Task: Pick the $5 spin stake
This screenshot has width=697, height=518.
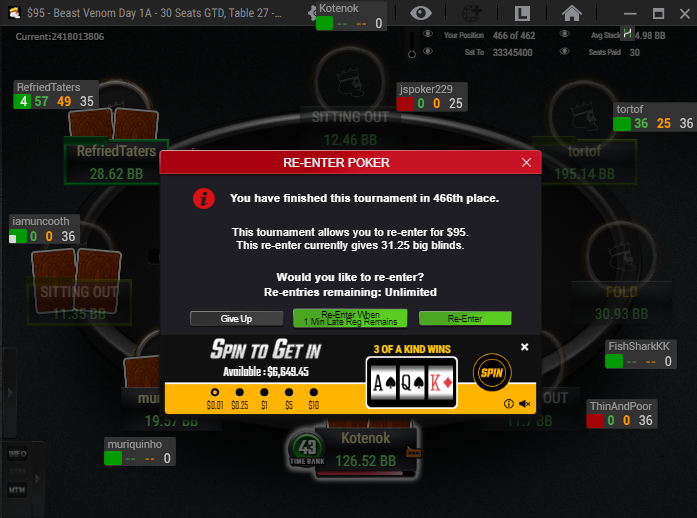Action: point(290,392)
